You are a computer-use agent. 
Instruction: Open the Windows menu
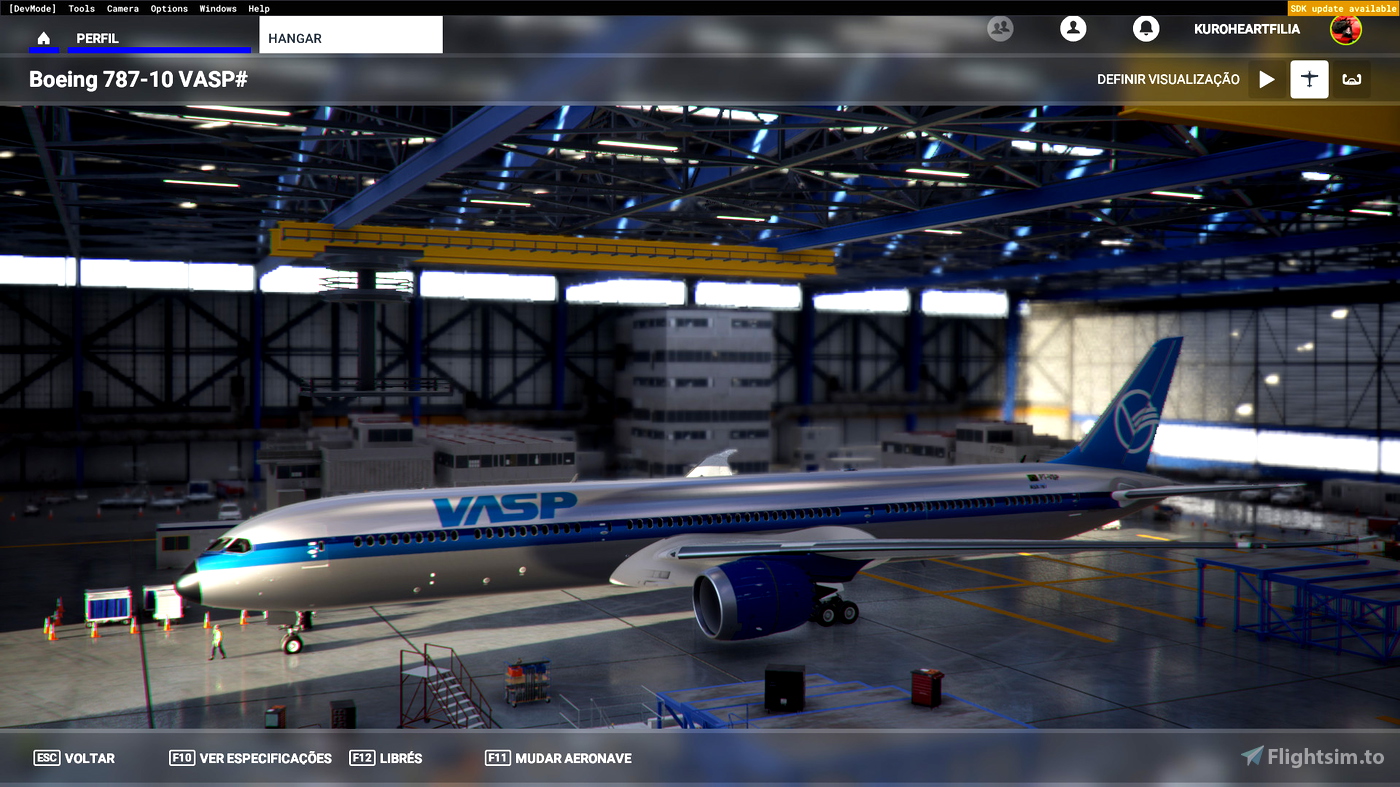[217, 8]
